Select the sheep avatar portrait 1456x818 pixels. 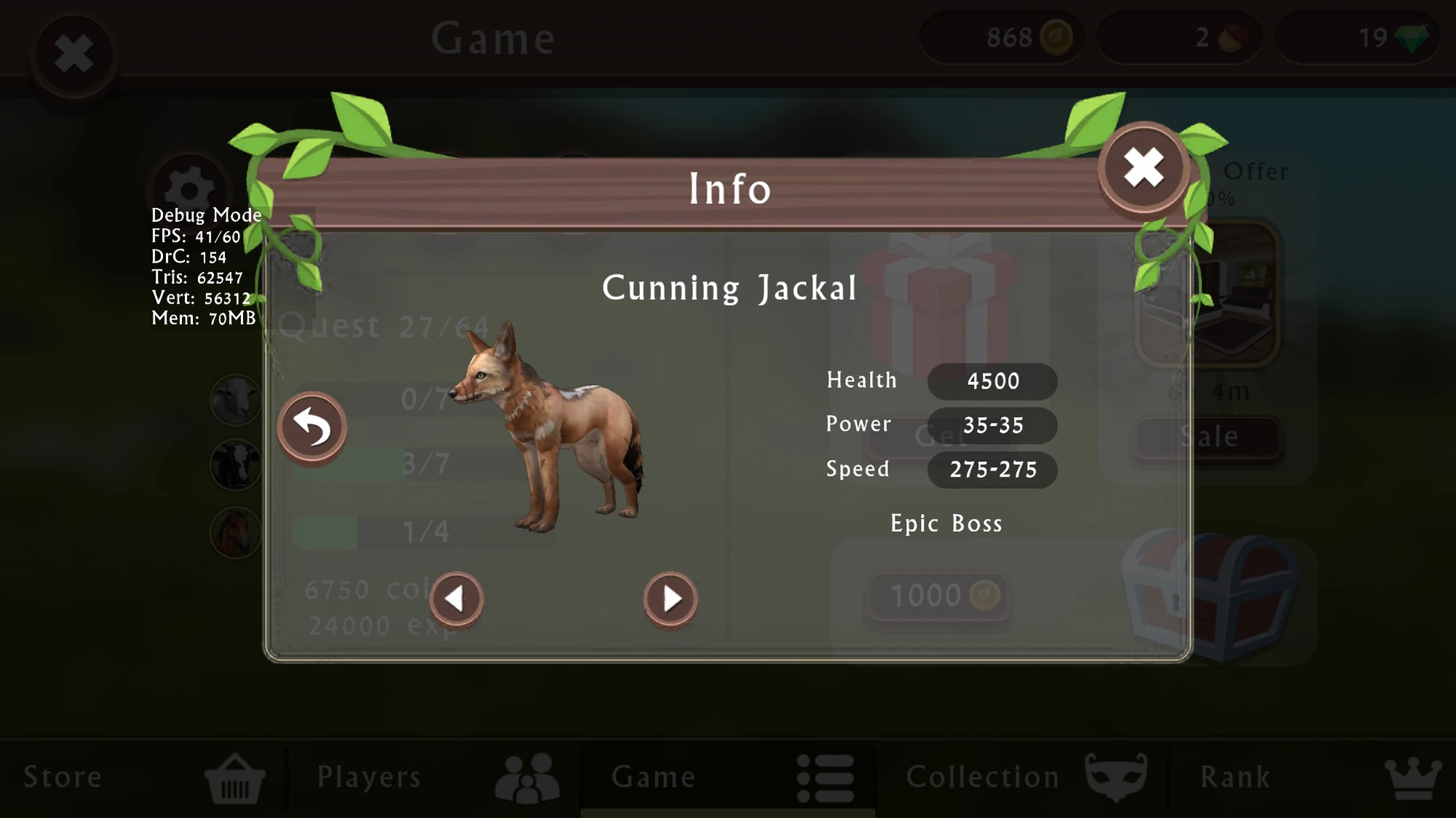[234, 399]
